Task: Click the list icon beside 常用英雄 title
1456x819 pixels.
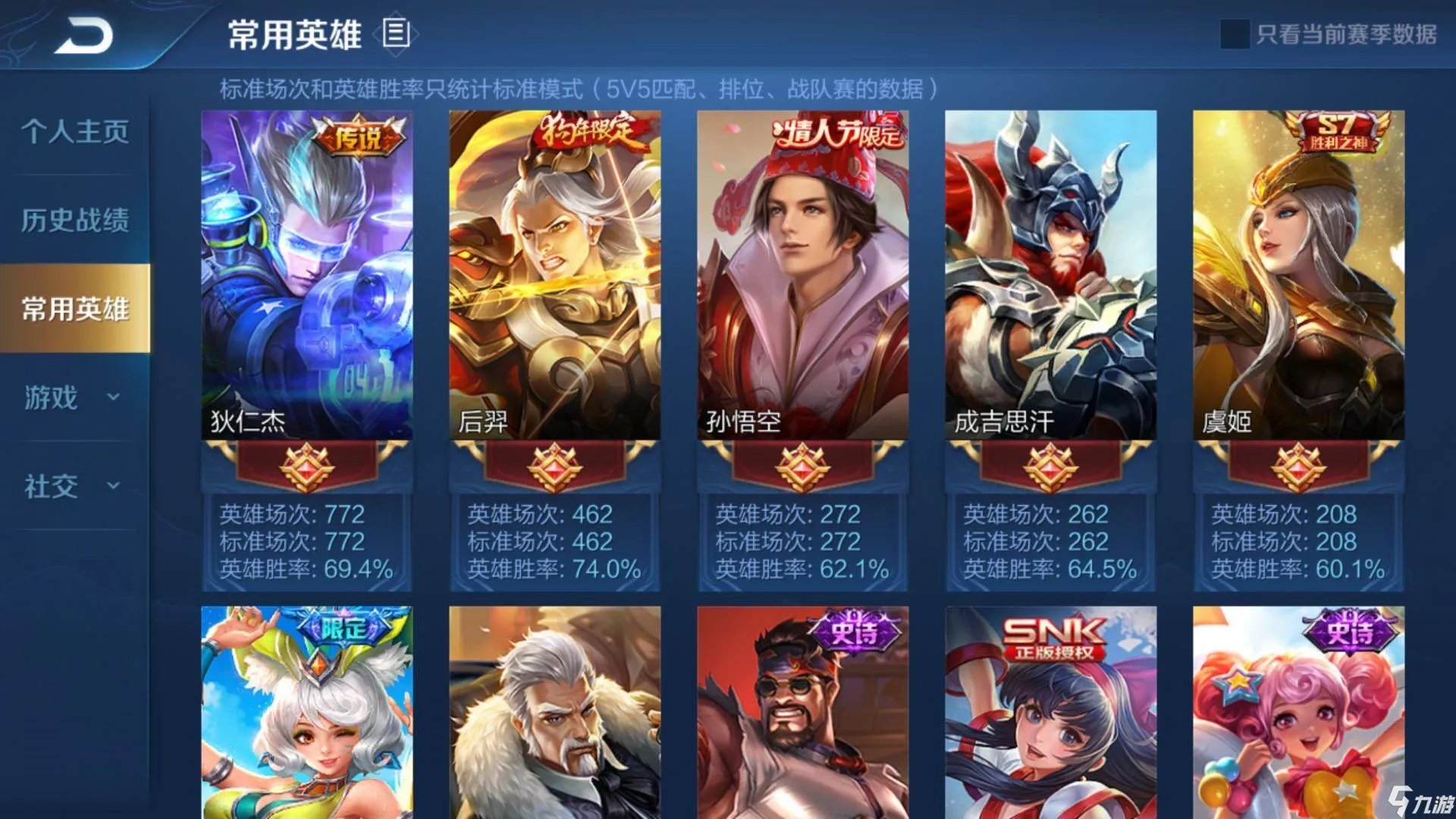Action: tap(397, 33)
